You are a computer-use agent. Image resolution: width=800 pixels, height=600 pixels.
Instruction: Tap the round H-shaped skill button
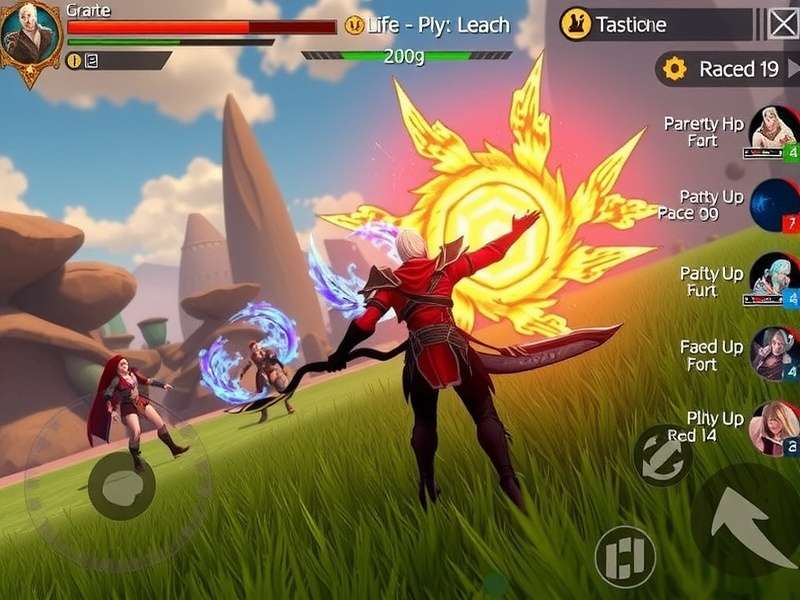[x=625, y=556]
